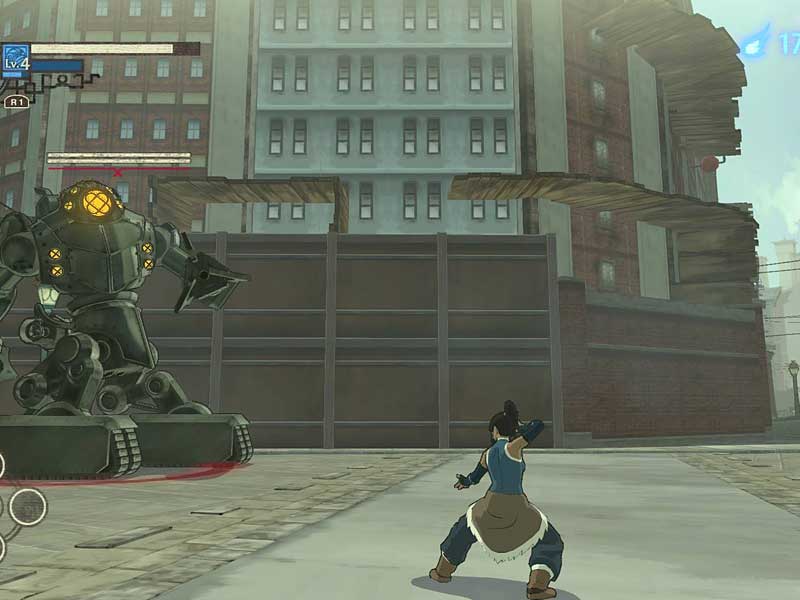This screenshot has height=600, width=800.
Task: Click the blue spirit flame icon
Action: 756,41
